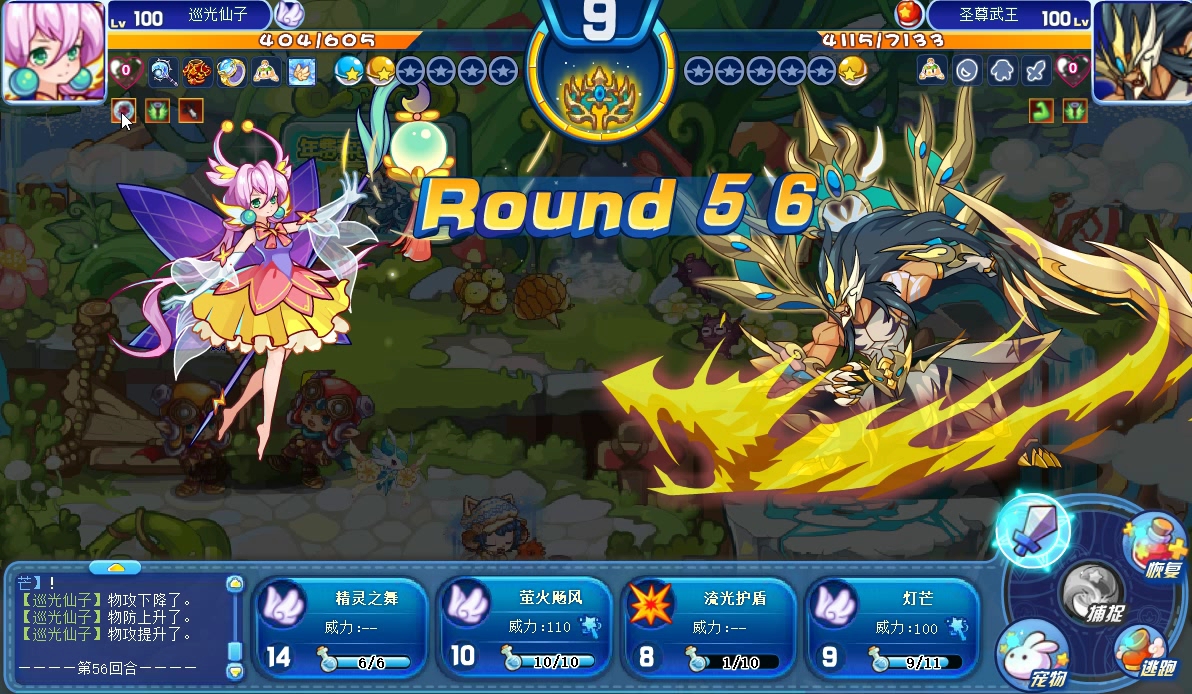1192x694 pixels.
Task: Use the 精灵之舞 skill
Action: [x=340, y=628]
